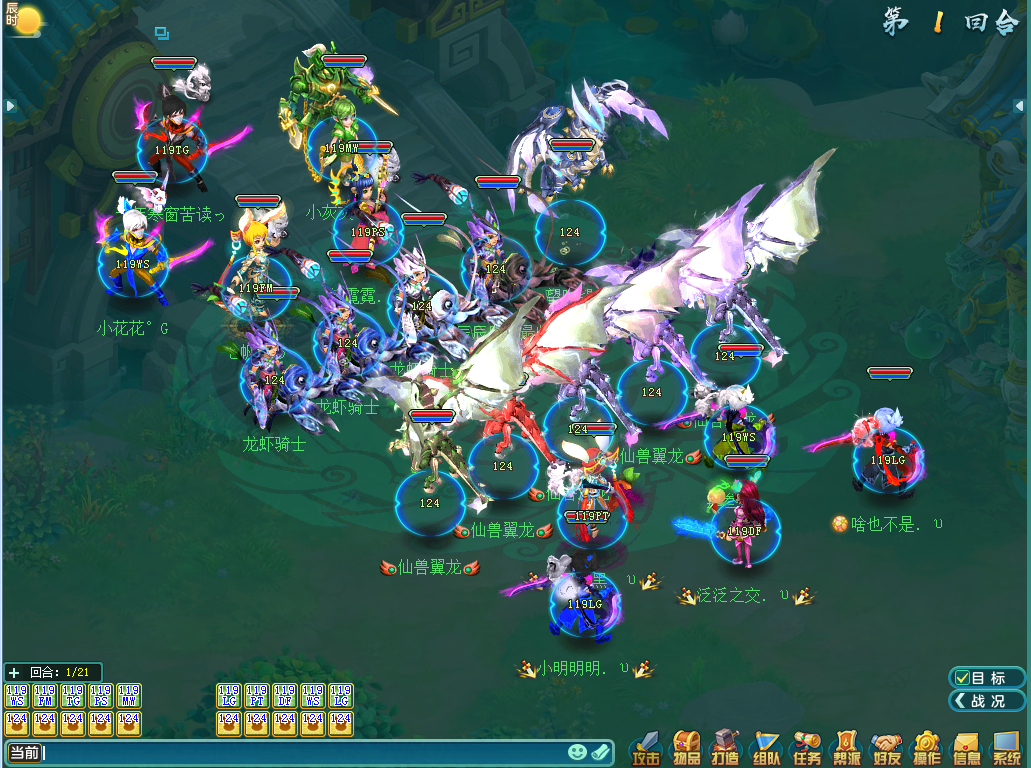
Task: Select the 119 PT unit tile
Action: [x=257, y=695]
